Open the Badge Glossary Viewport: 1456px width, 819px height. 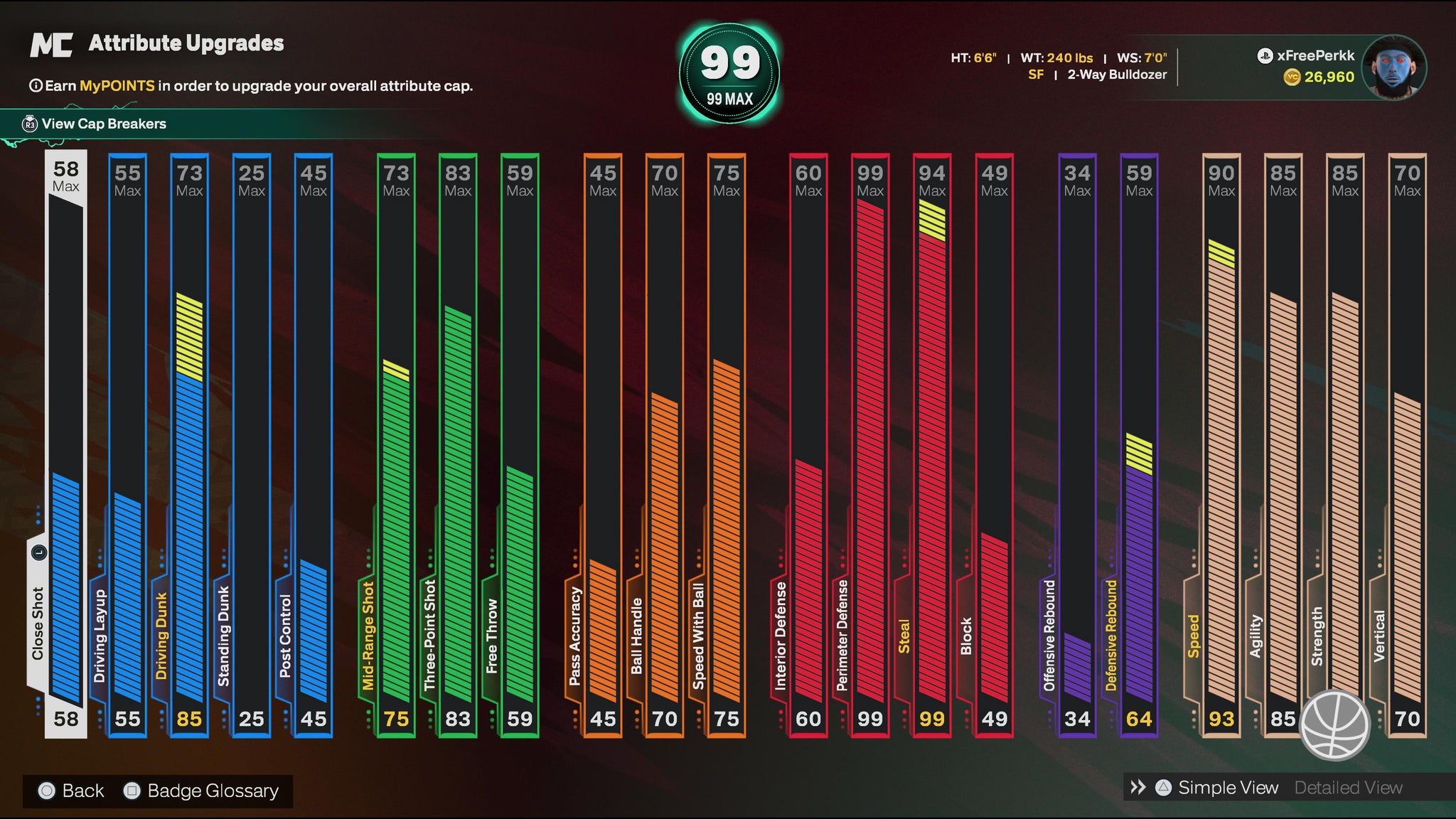coord(212,791)
